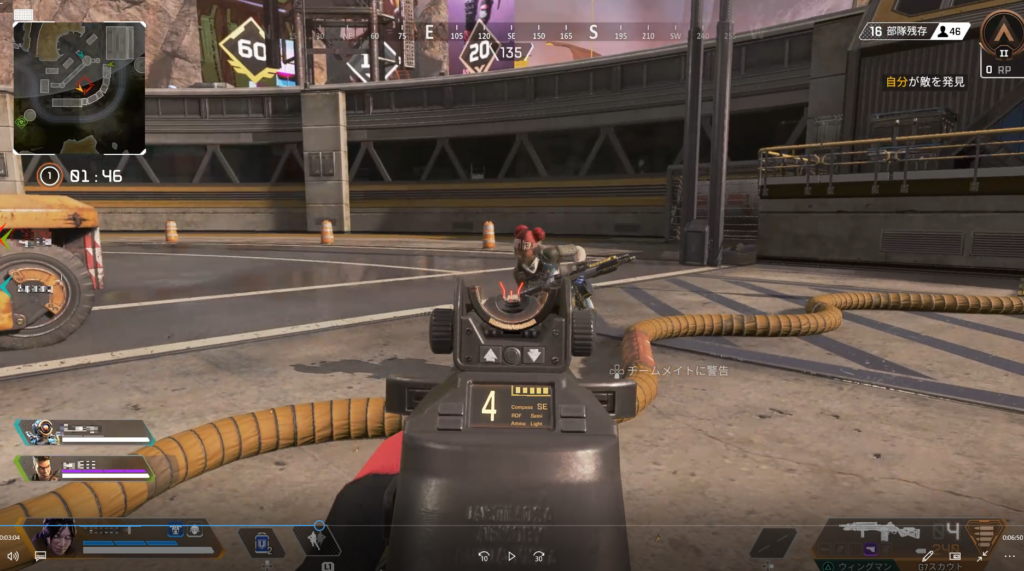The width and height of the screenshot is (1024, 571).
Task: Play the paused video
Action: (512, 556)
